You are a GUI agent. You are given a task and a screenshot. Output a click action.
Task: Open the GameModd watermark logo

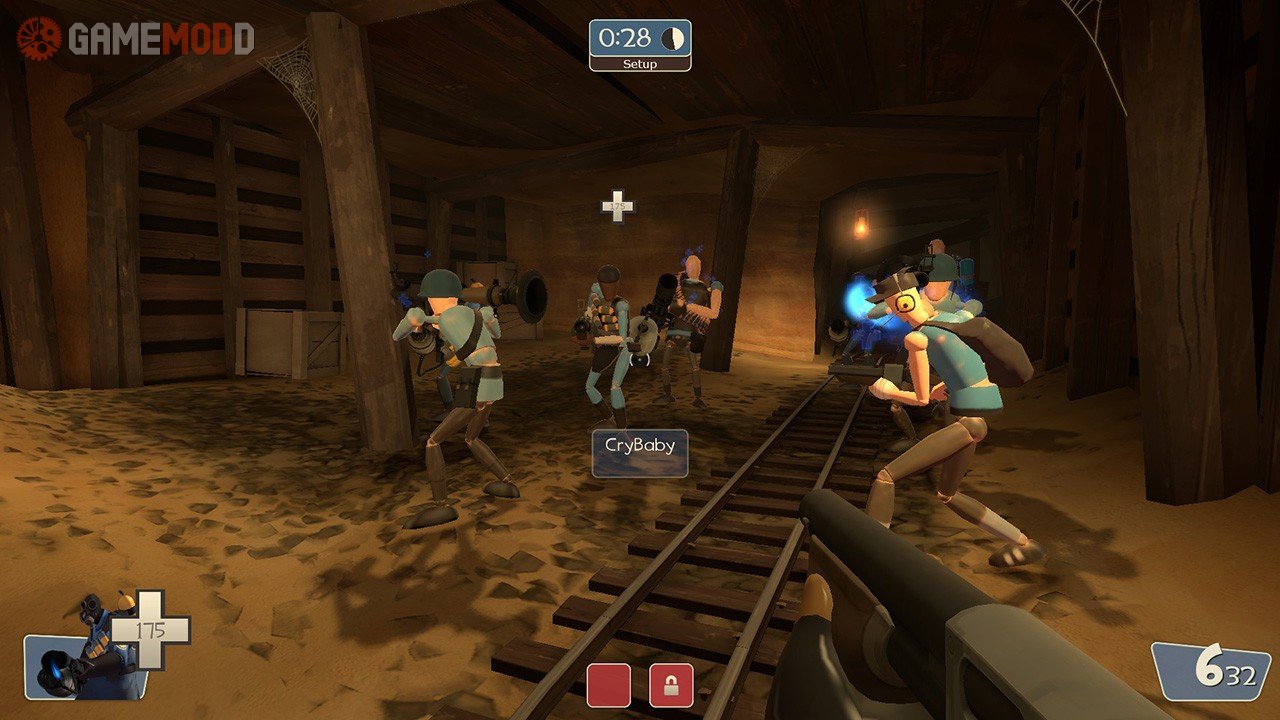[135, 39]
